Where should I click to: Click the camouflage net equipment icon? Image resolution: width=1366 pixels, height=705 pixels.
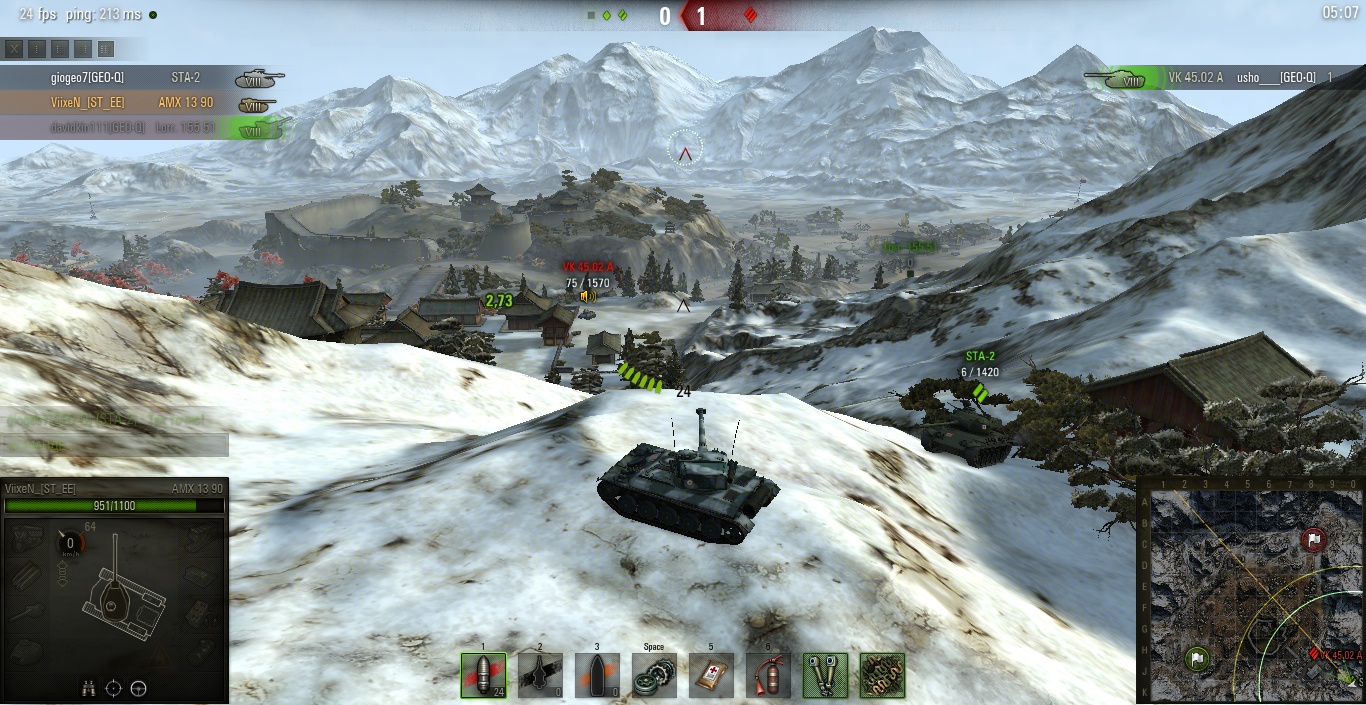coord(882,675)
